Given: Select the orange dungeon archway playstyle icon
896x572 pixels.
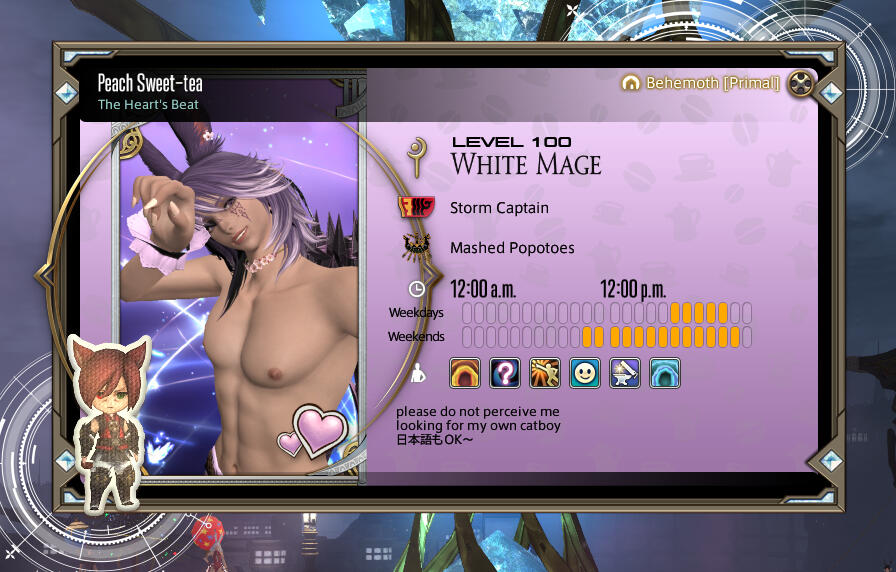Looking at the screenshot, I should [x=465, y=373].
